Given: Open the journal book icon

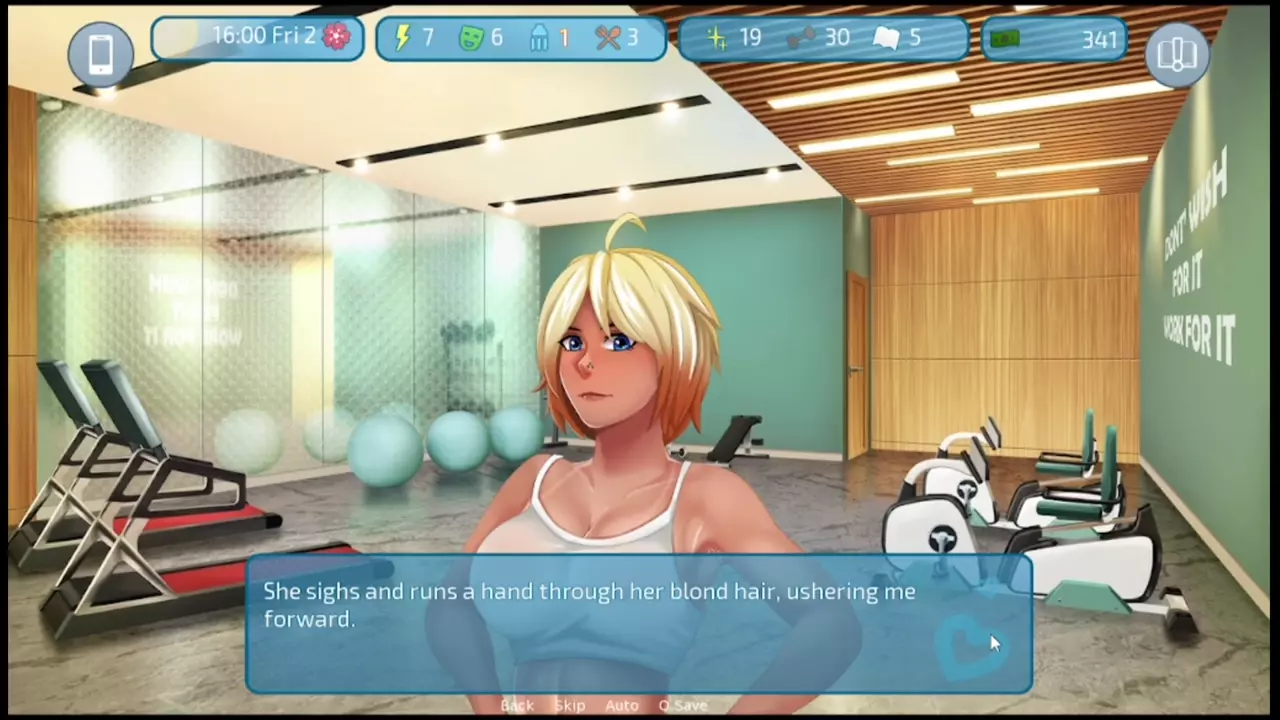Looking at the screenshot, I should 1177,53.
